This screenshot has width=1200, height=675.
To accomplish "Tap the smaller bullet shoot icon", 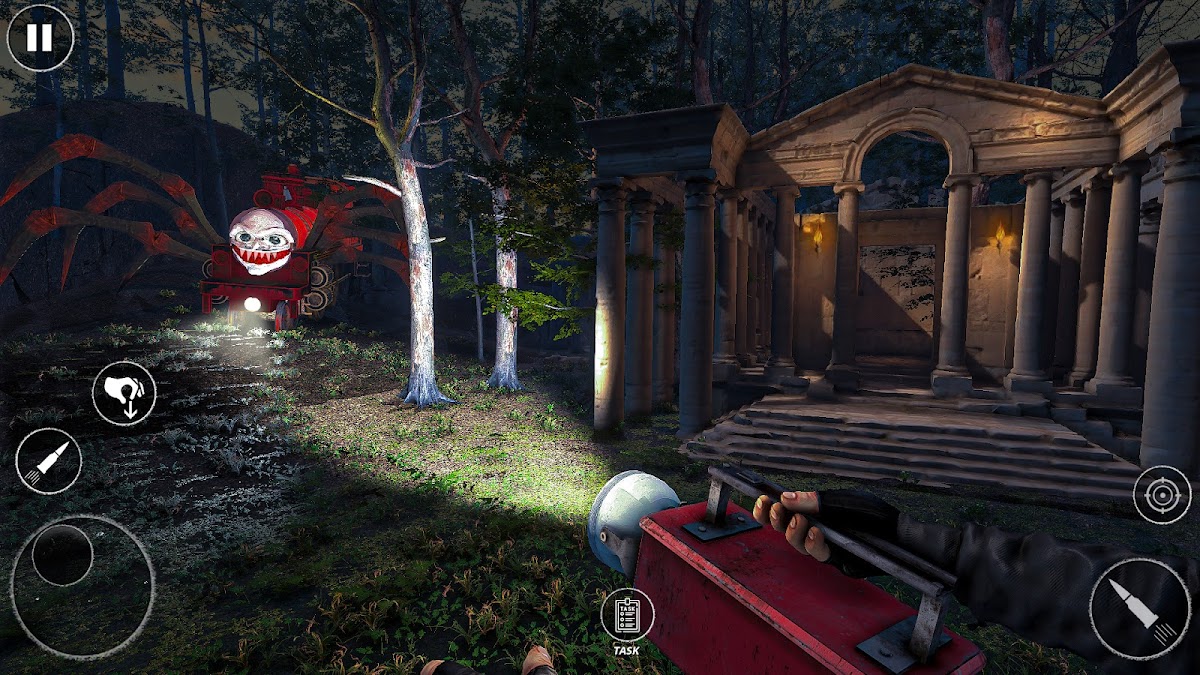I will pyautogui.click(x=48, y=461).
